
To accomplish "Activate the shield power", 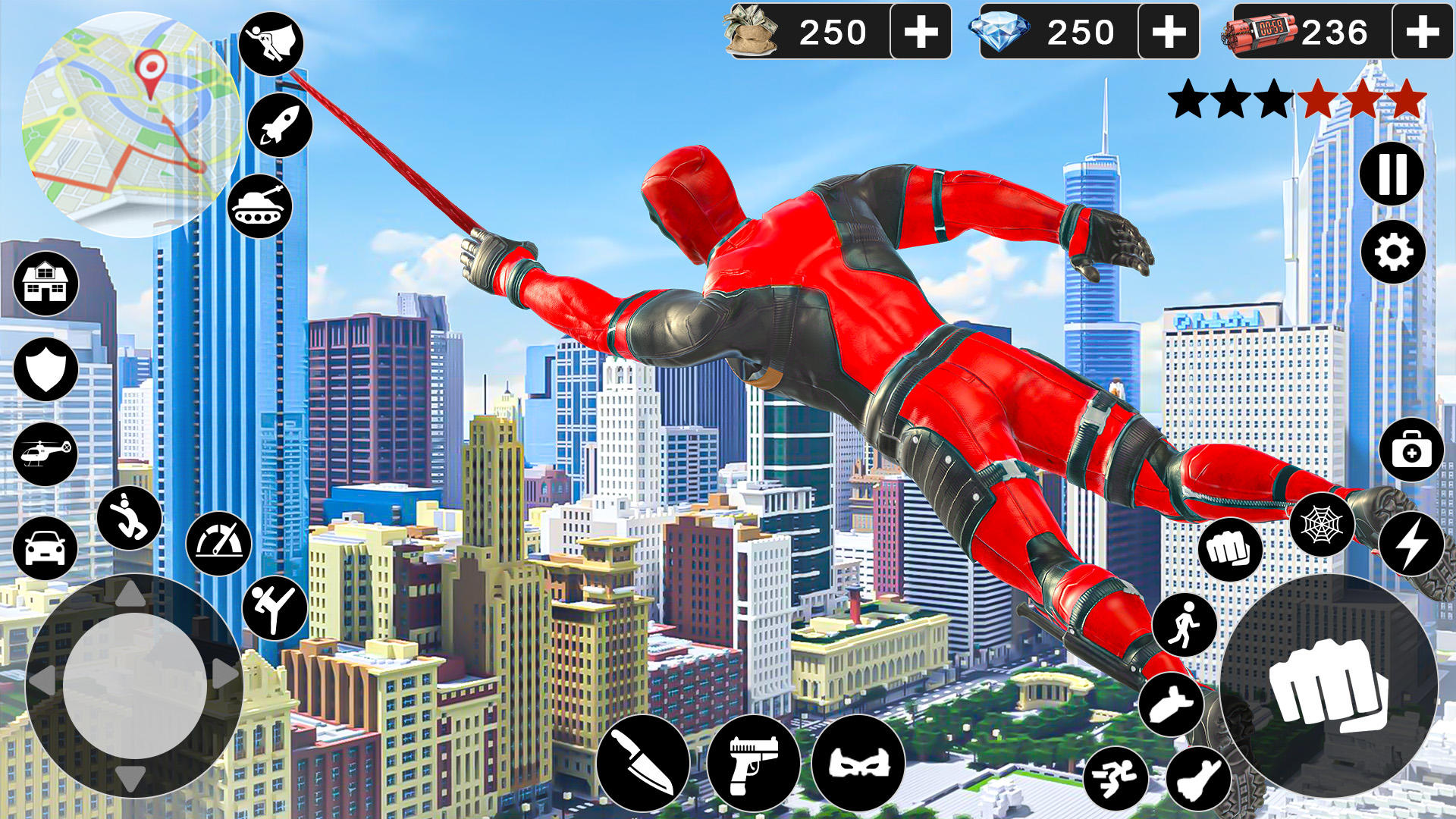I will coord(47,369).
